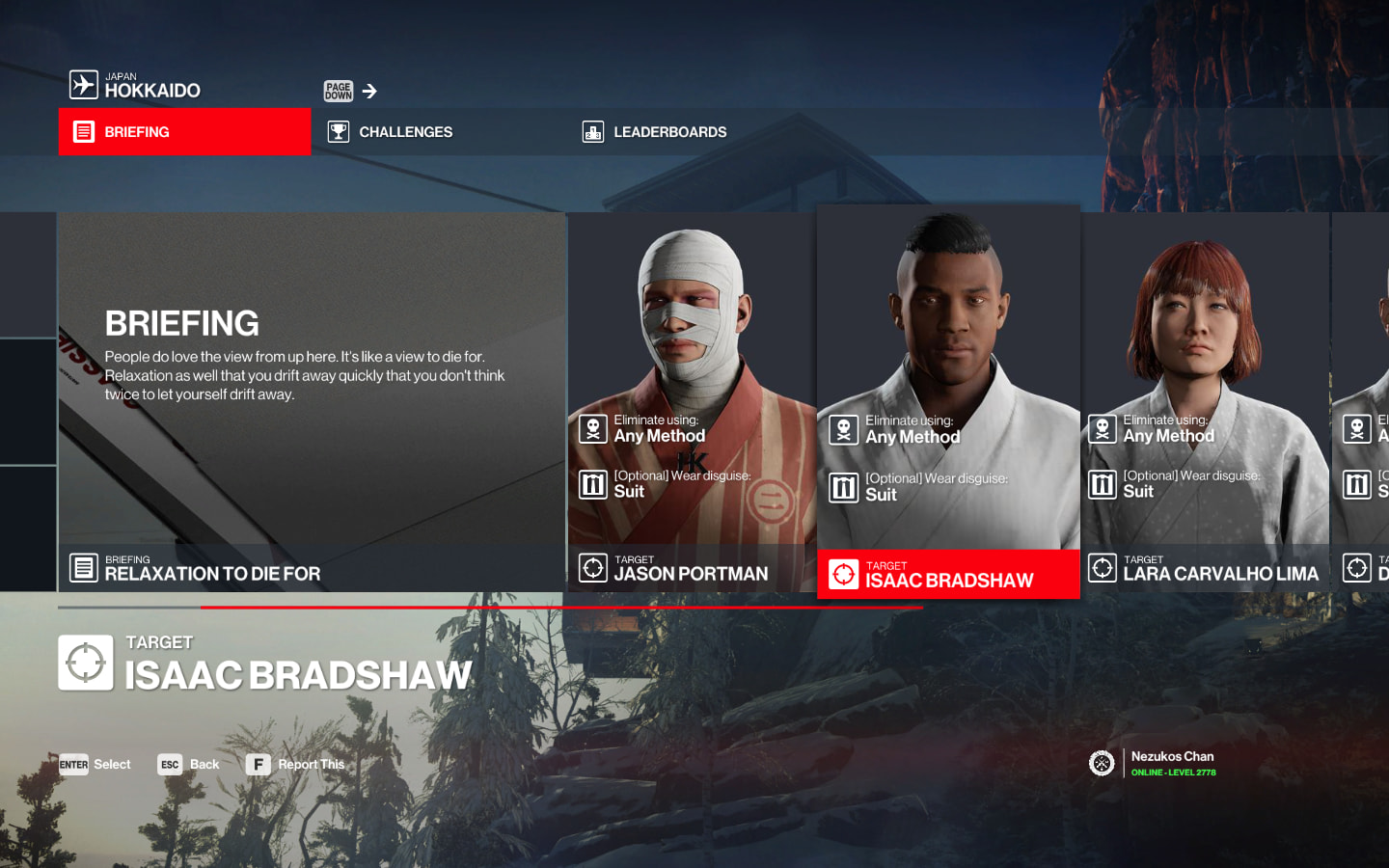Screen dimensions: 1389x868
Task: Select target card Jason Portman
Action: 692,402
